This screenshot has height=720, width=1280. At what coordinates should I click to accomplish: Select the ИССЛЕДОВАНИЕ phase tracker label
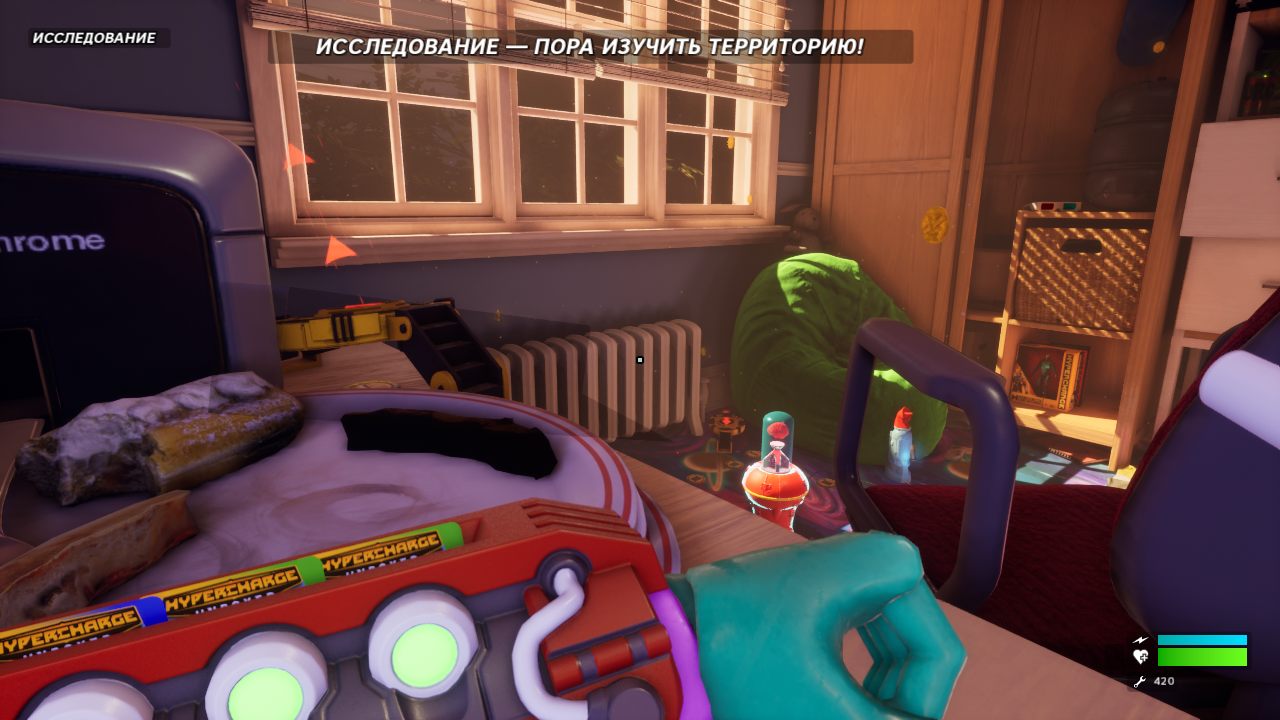click(x=95, y=38)
